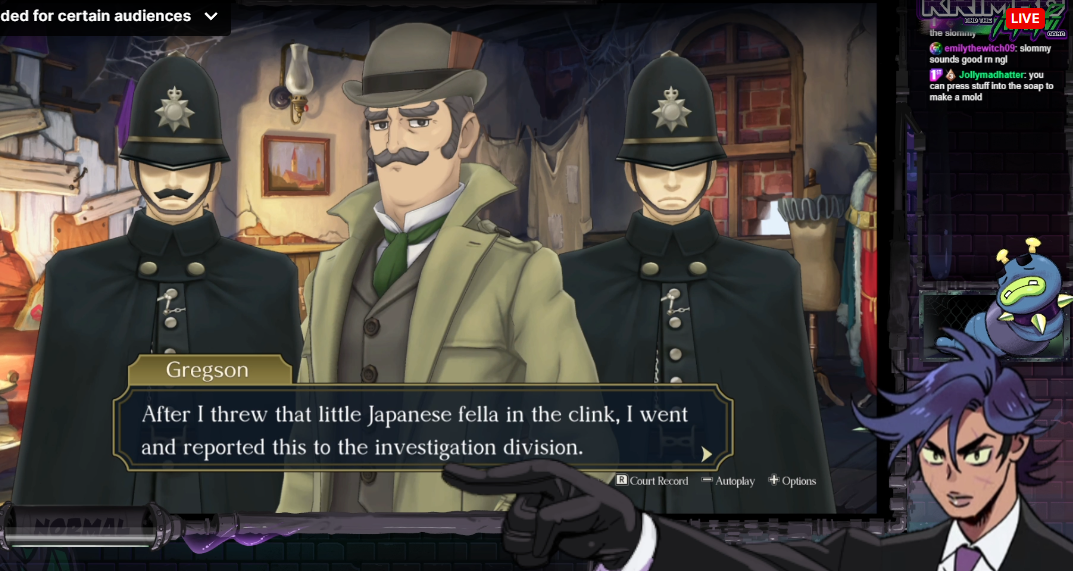This screenshot has height=571, width=1073.
Task: Open the Court Record
Action: pyautogui.click(x=652, y=481)
